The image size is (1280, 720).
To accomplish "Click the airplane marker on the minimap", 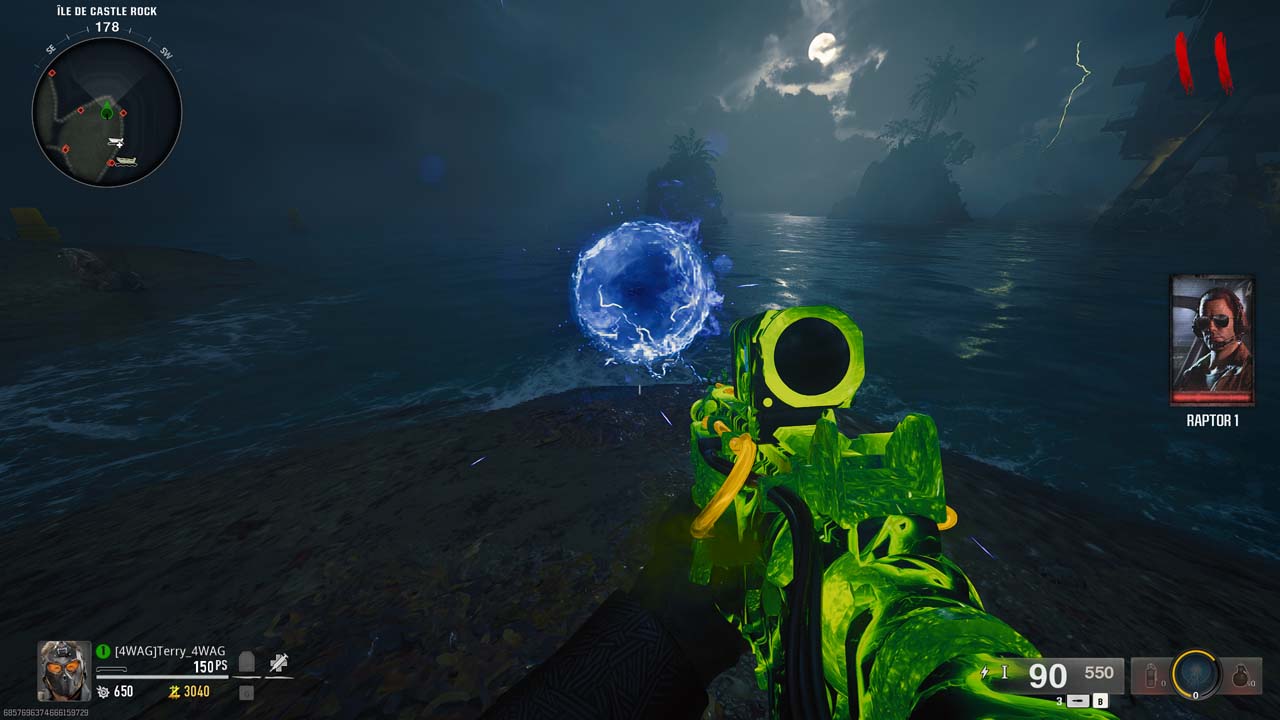I will click(116, 143).
